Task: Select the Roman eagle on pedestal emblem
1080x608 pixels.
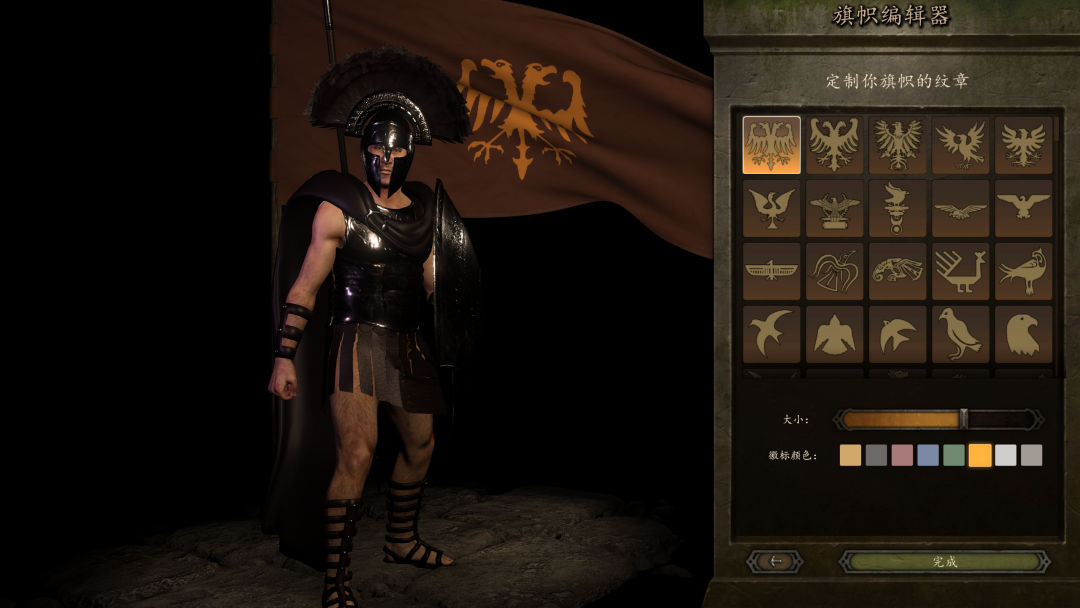Action: [x=834, y=208]
